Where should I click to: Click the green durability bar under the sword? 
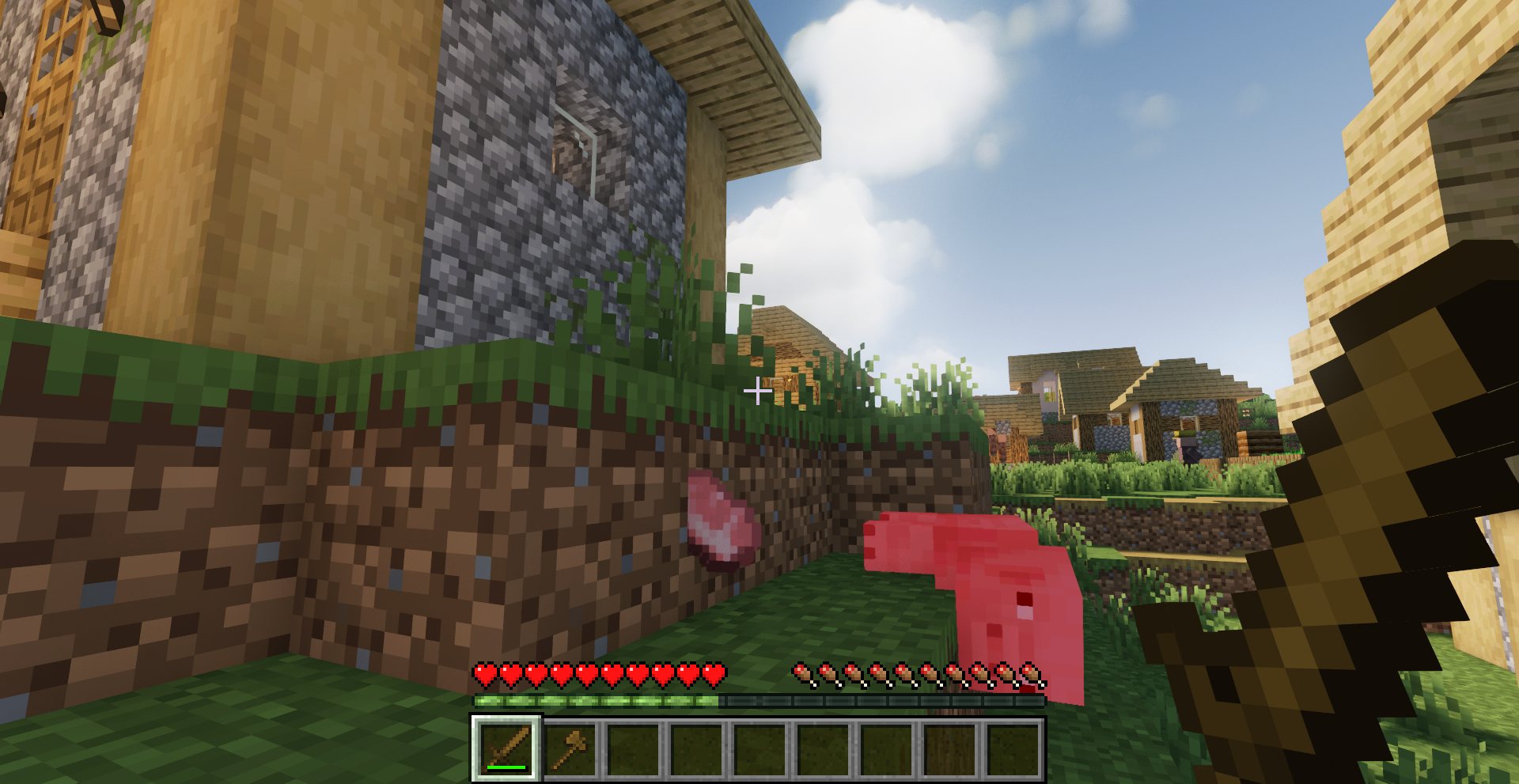click(x=506, y=769)
